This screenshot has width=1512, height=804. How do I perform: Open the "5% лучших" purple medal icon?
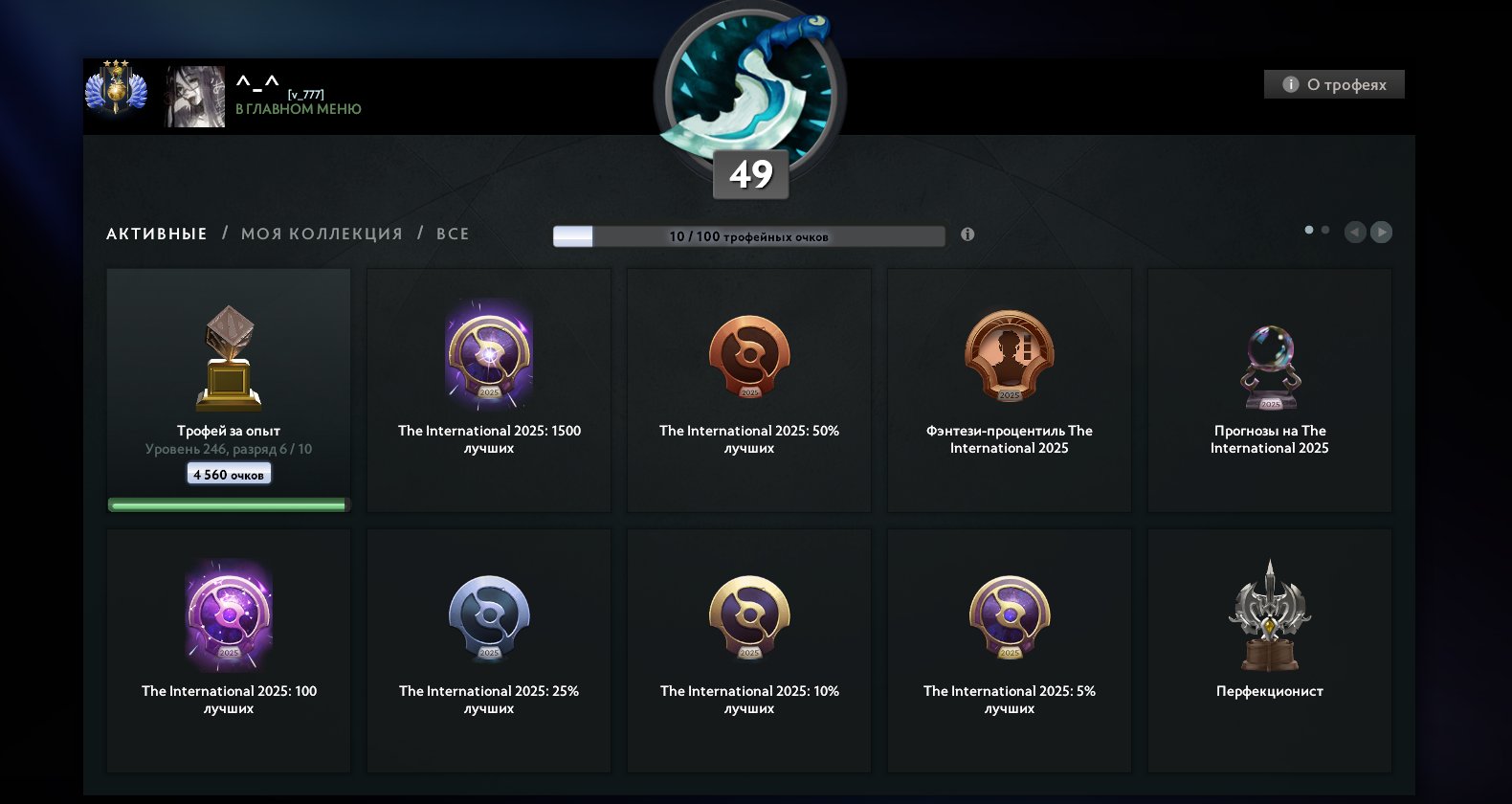[1009, 616]
